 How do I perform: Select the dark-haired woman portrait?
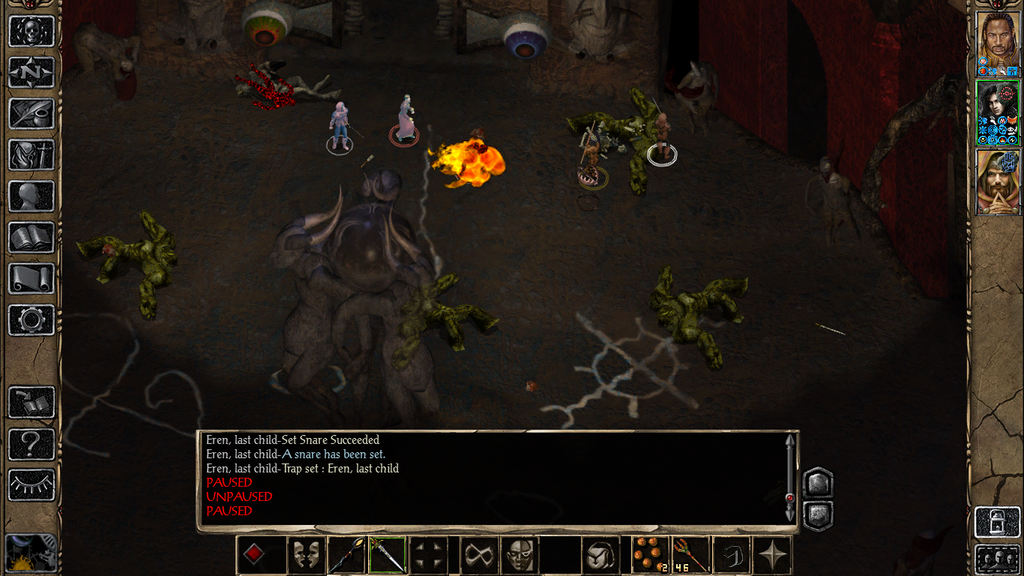[x=997, y=112]
